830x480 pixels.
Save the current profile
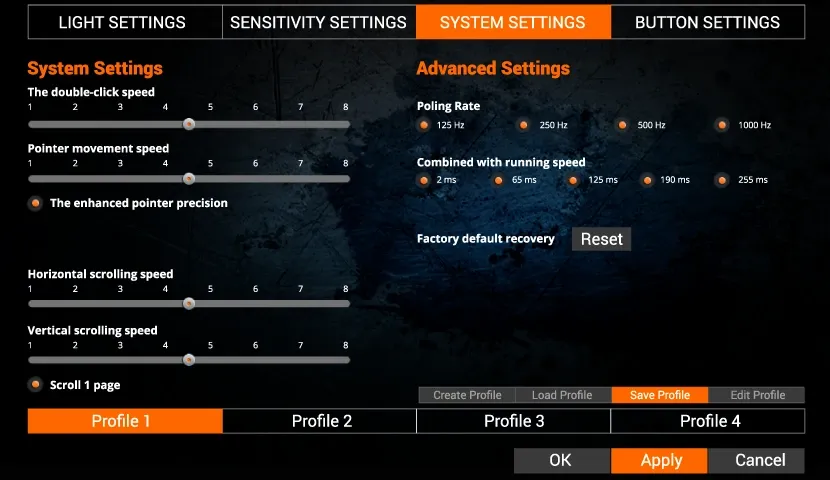coord(659,395)
